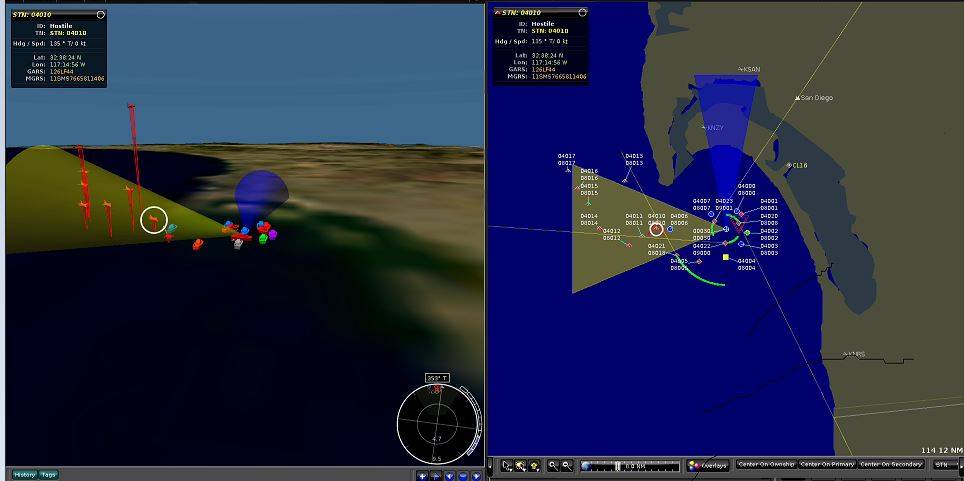The height and width of the screenshot is (481, 964).
Task: Collapse the STN 04010 info panel on map
Action: (583, 12)
